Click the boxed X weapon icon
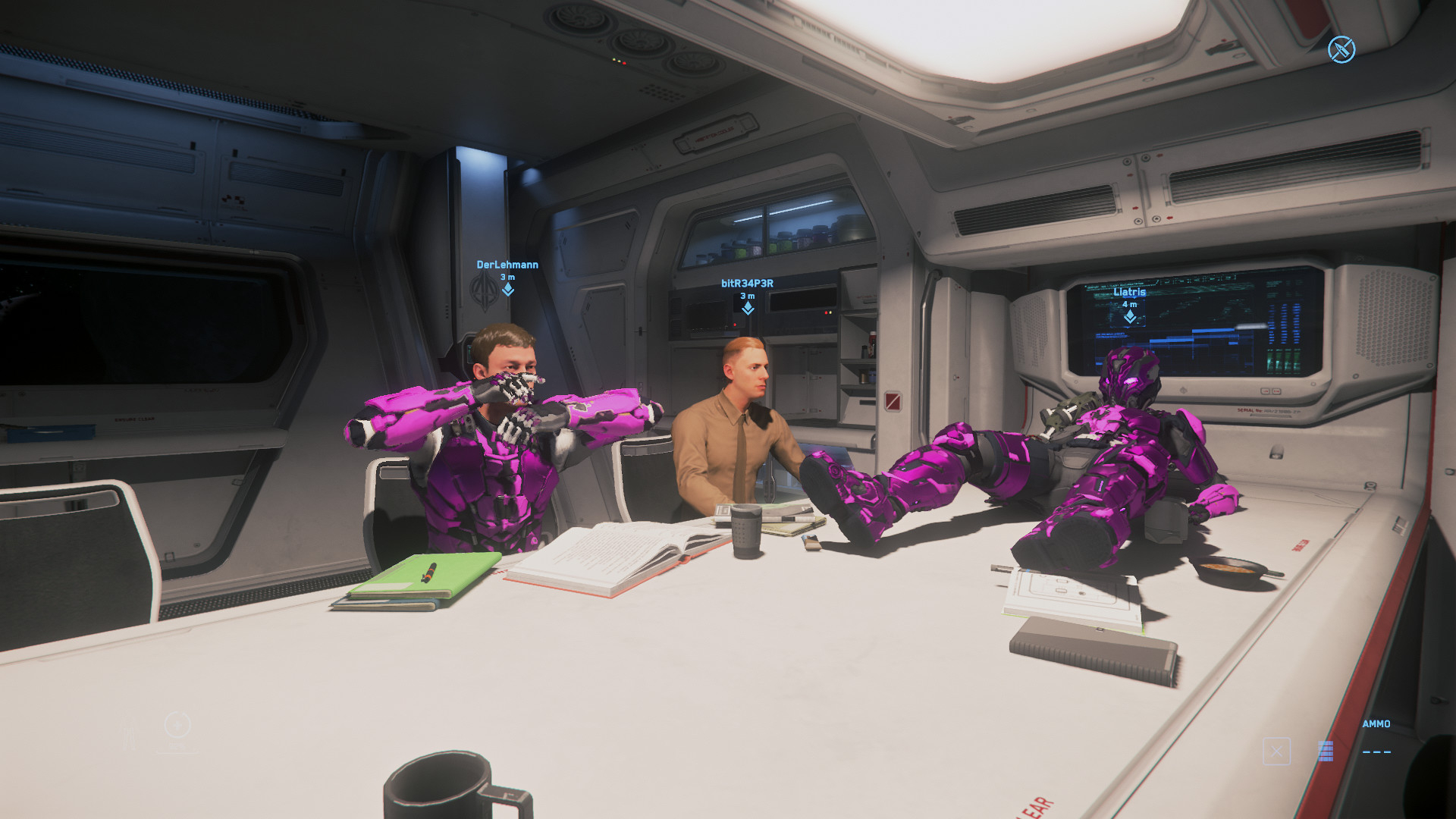This screenshot has width=1456, height=819. (1276, 752)
